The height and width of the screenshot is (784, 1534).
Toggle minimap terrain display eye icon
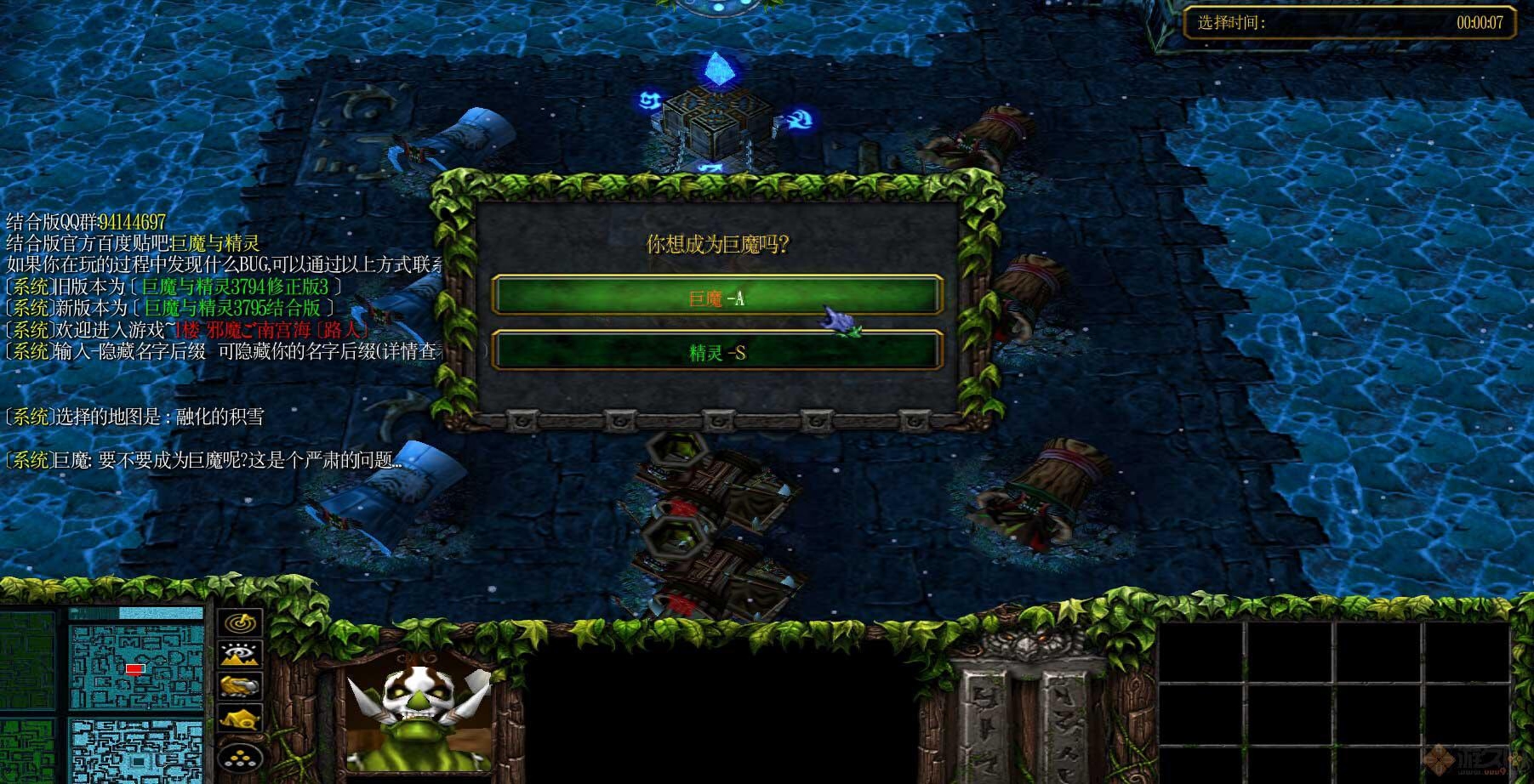pyautogui.click(x=241, y=654)
